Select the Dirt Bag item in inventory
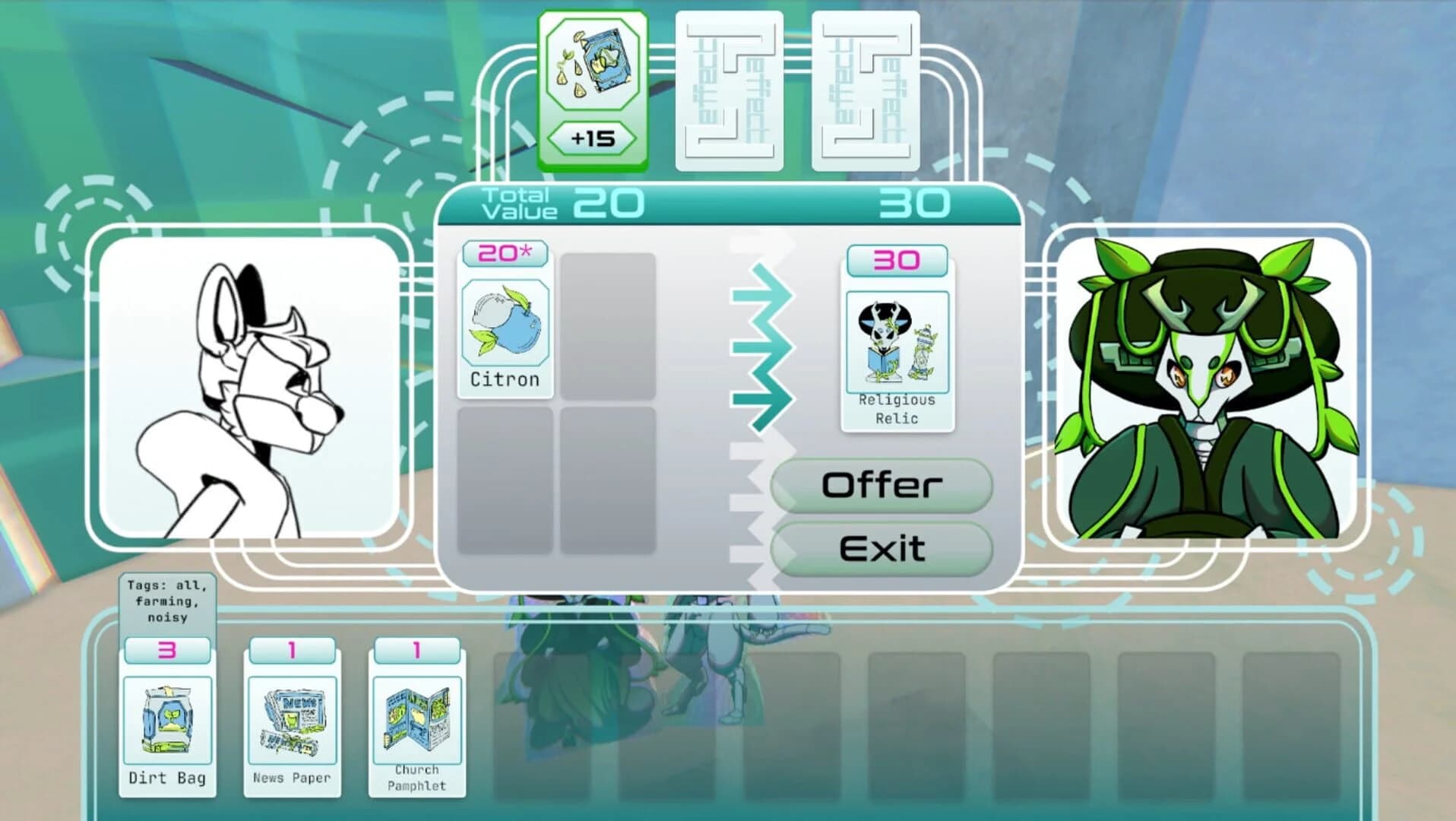Viewport: 1456px width, 821px height. coord(168,722)
